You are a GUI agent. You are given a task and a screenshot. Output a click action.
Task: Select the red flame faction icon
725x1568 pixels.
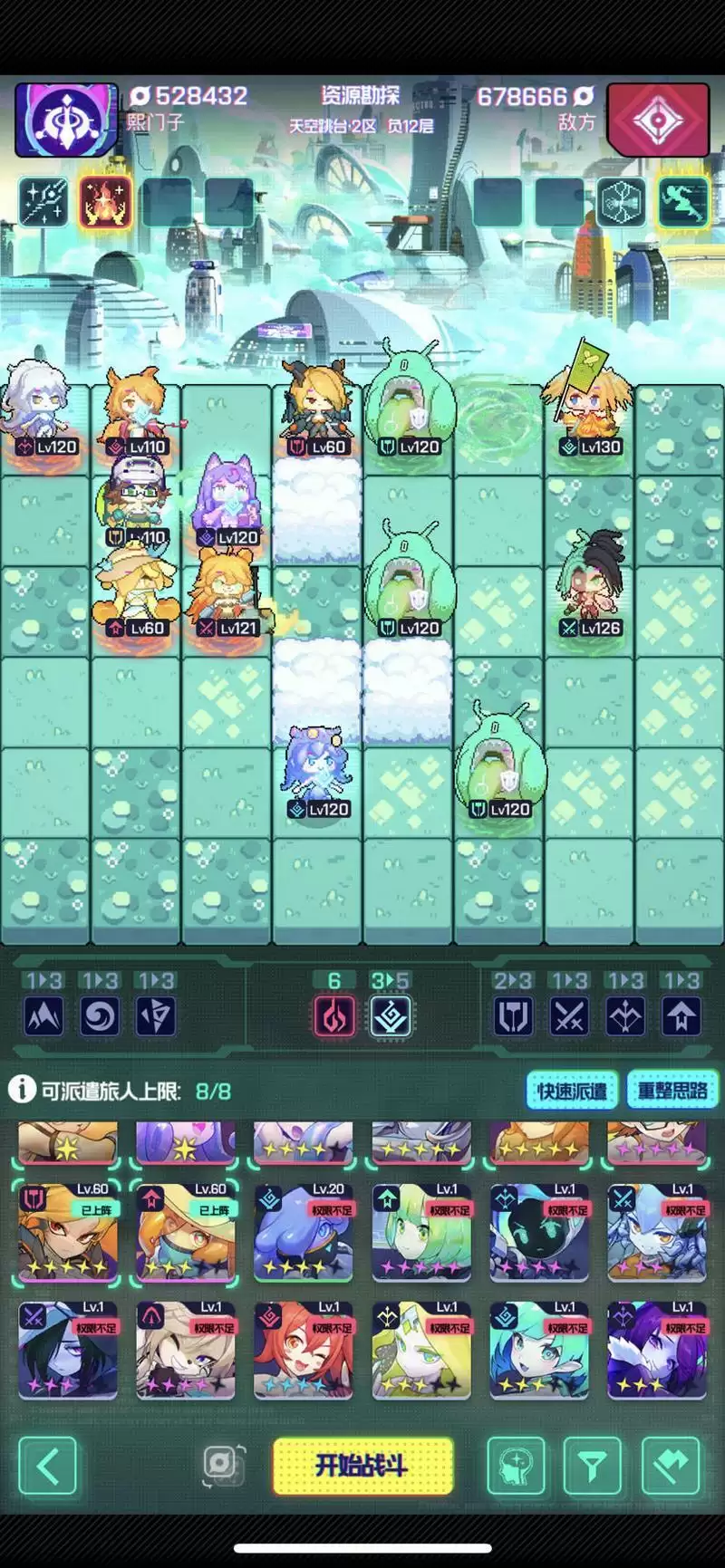click(333, 1016)
